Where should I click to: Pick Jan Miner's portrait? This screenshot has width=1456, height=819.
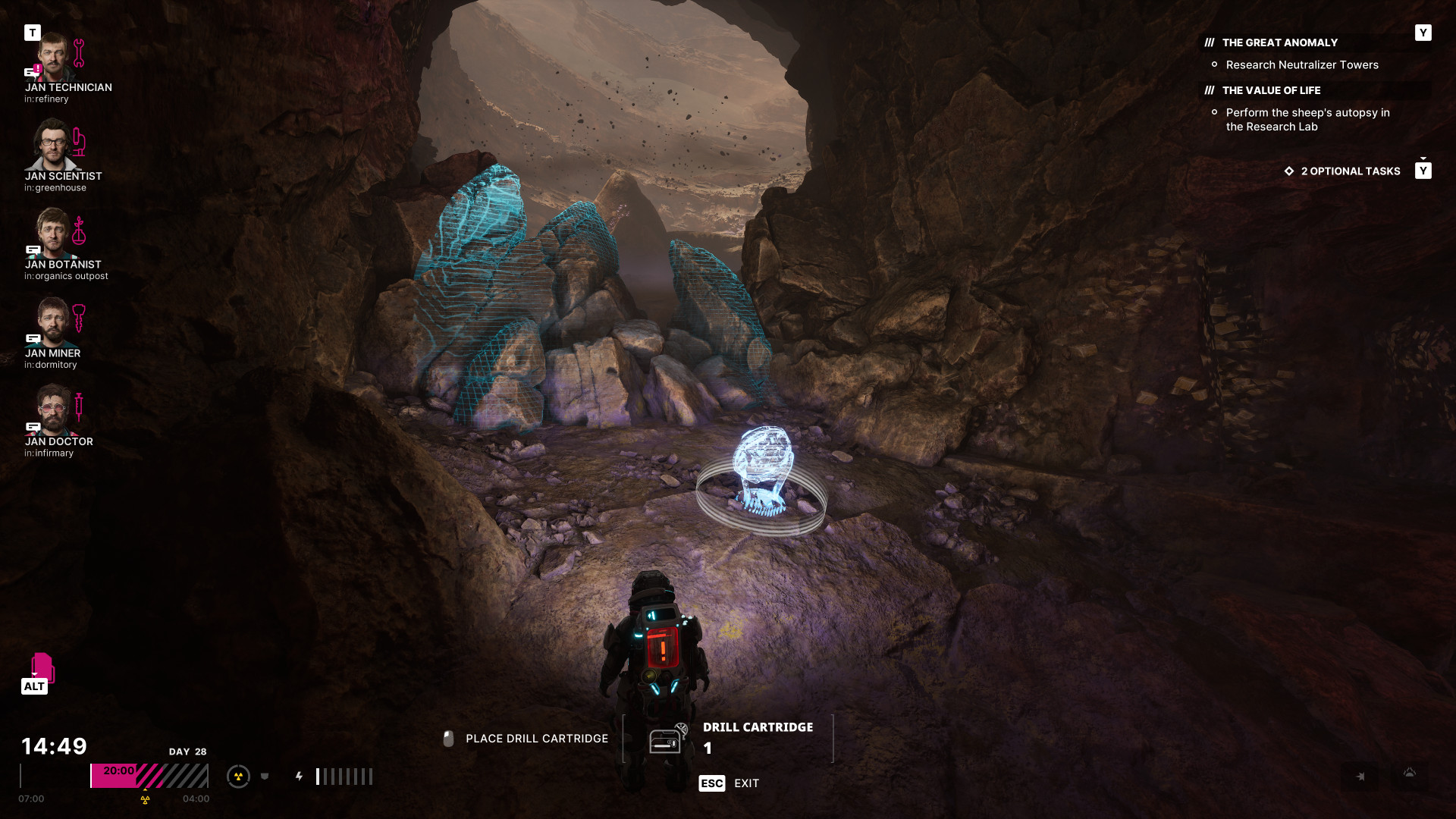(53, 323)
